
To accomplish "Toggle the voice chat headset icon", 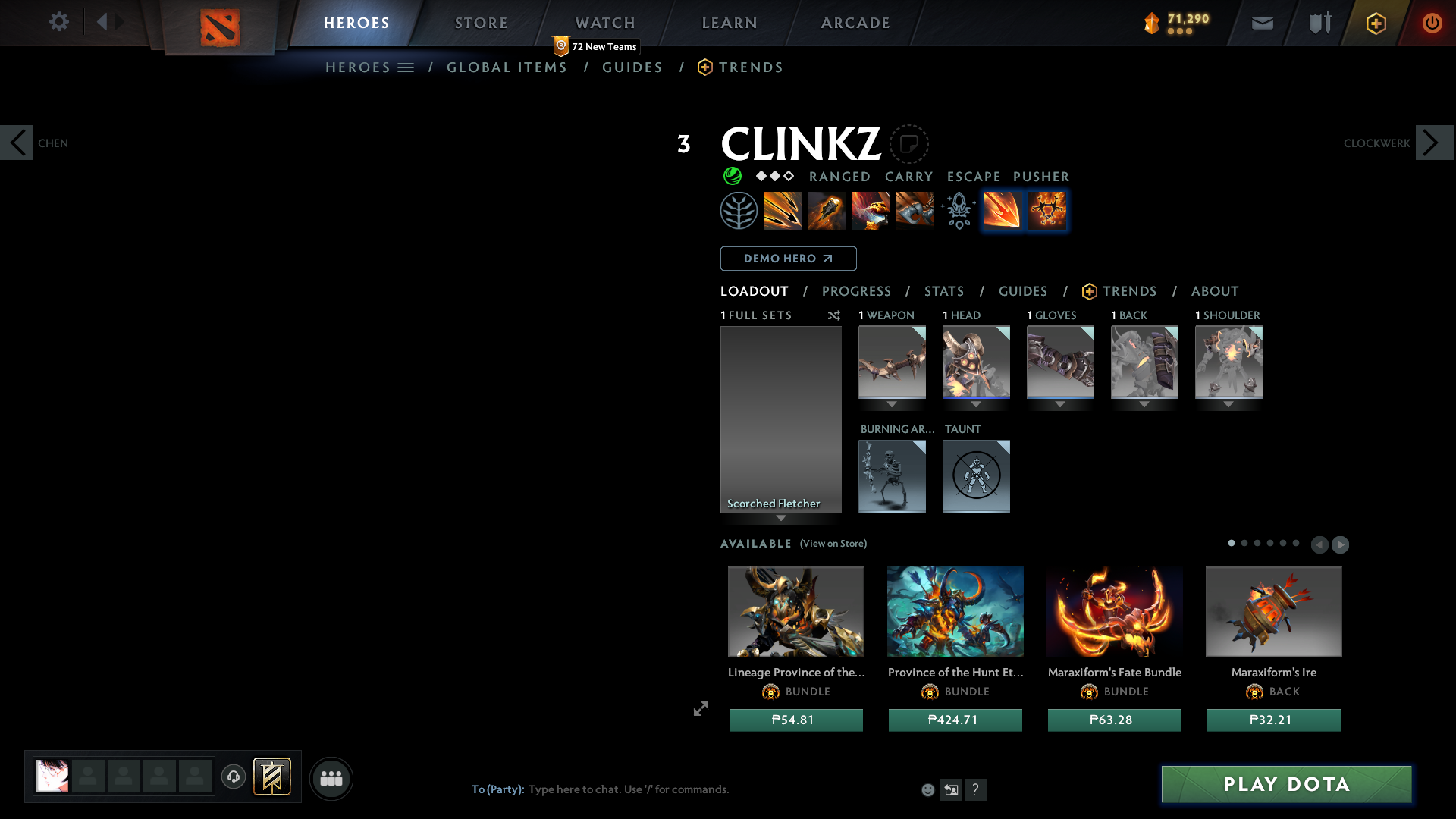I will (234, 777).
